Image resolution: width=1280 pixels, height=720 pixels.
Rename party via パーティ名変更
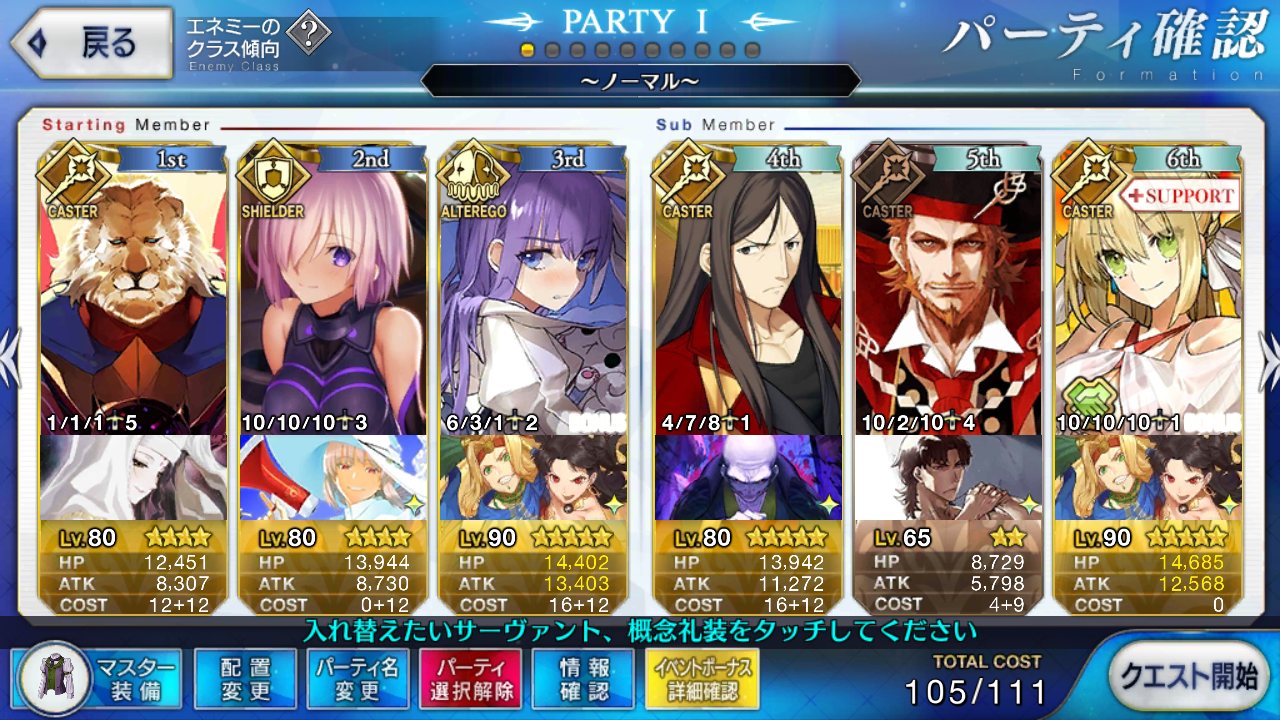(357, 678)
